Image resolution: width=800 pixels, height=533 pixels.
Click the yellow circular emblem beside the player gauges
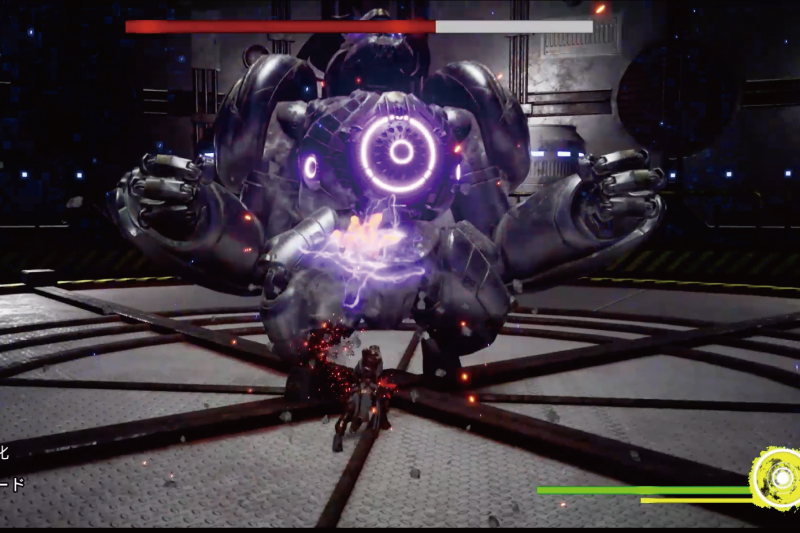tap(777, 478)
